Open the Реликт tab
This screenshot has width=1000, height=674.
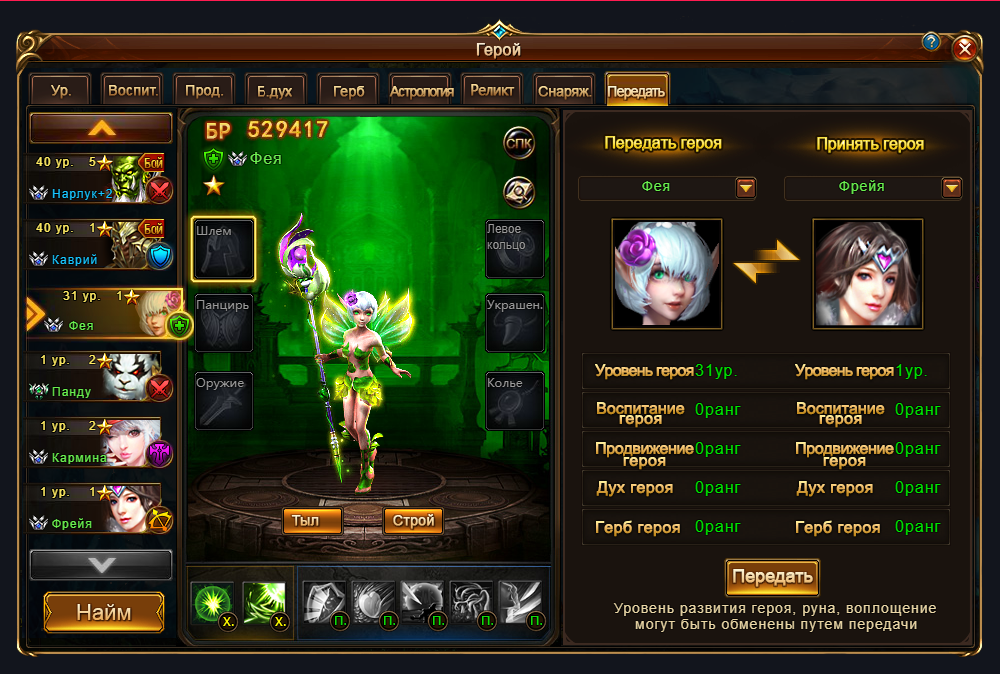tap(492, 90)
